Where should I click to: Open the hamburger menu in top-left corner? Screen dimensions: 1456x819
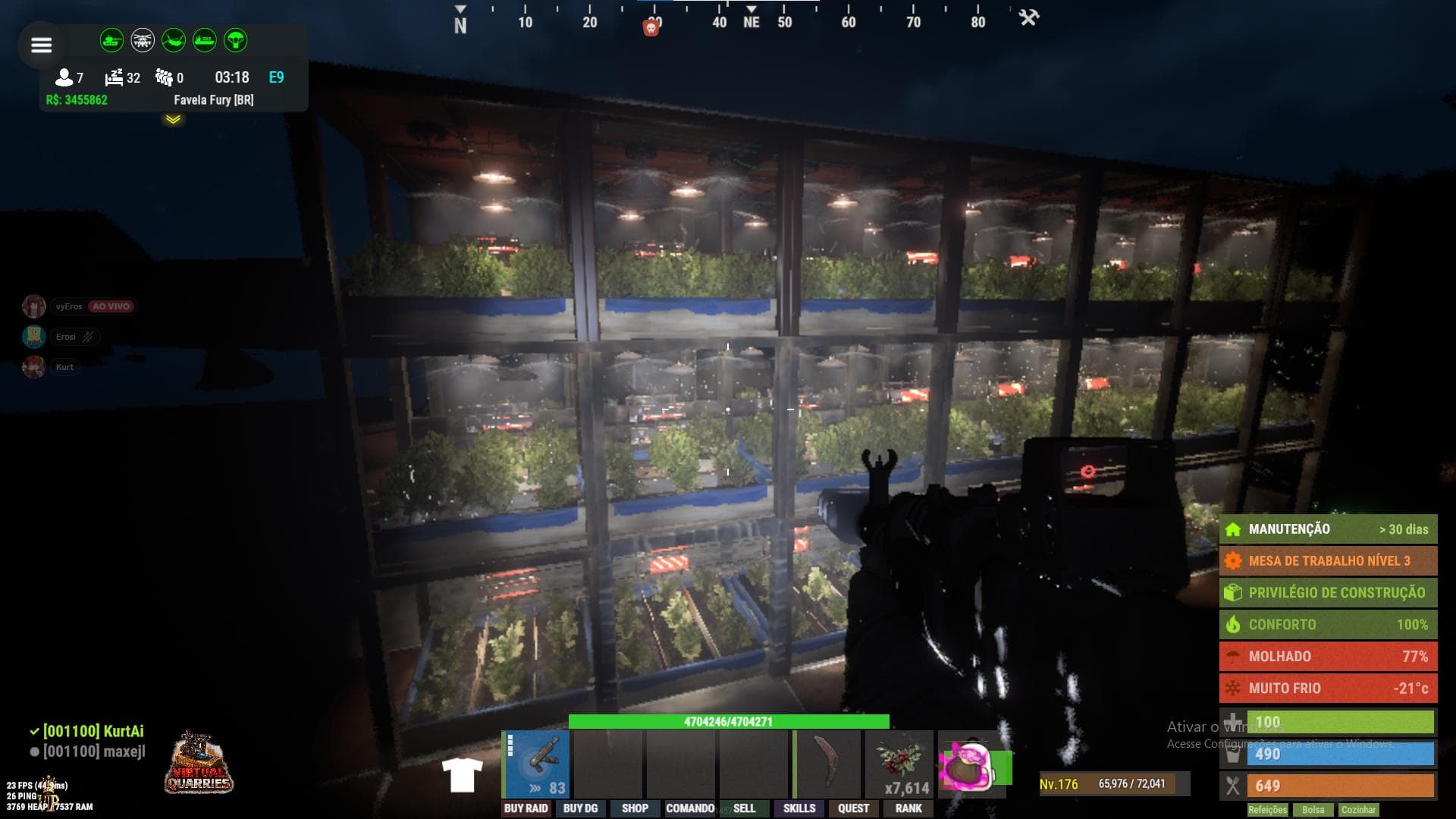42,45
